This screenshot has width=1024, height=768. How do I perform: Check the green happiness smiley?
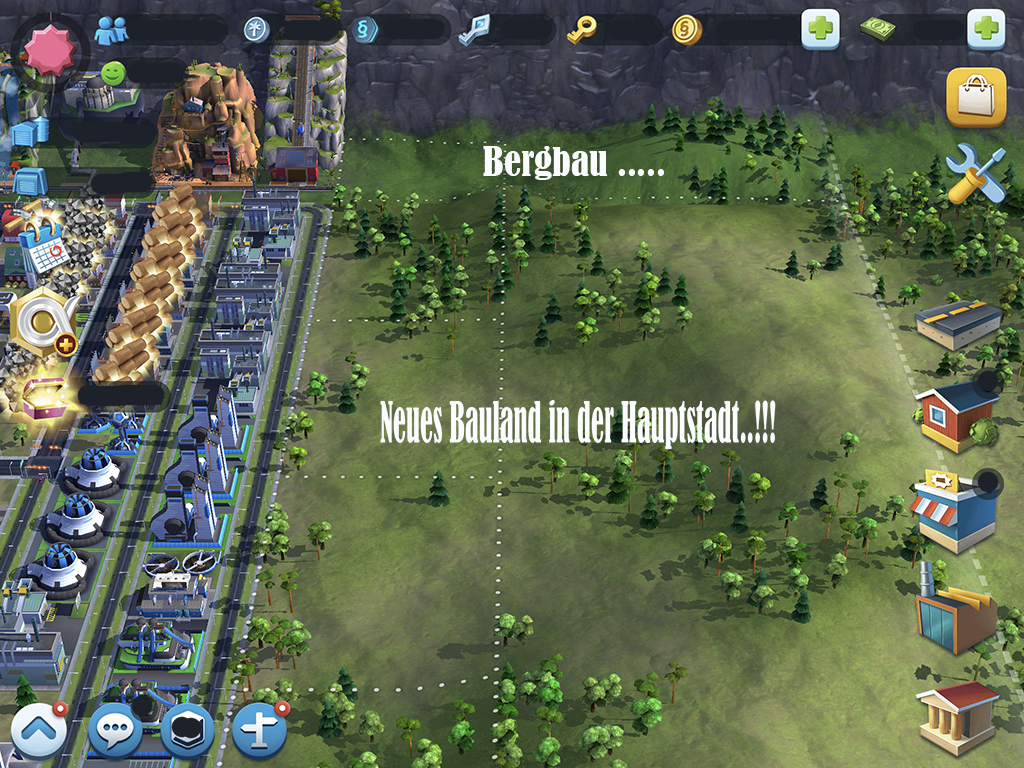(x=114, y=73)
